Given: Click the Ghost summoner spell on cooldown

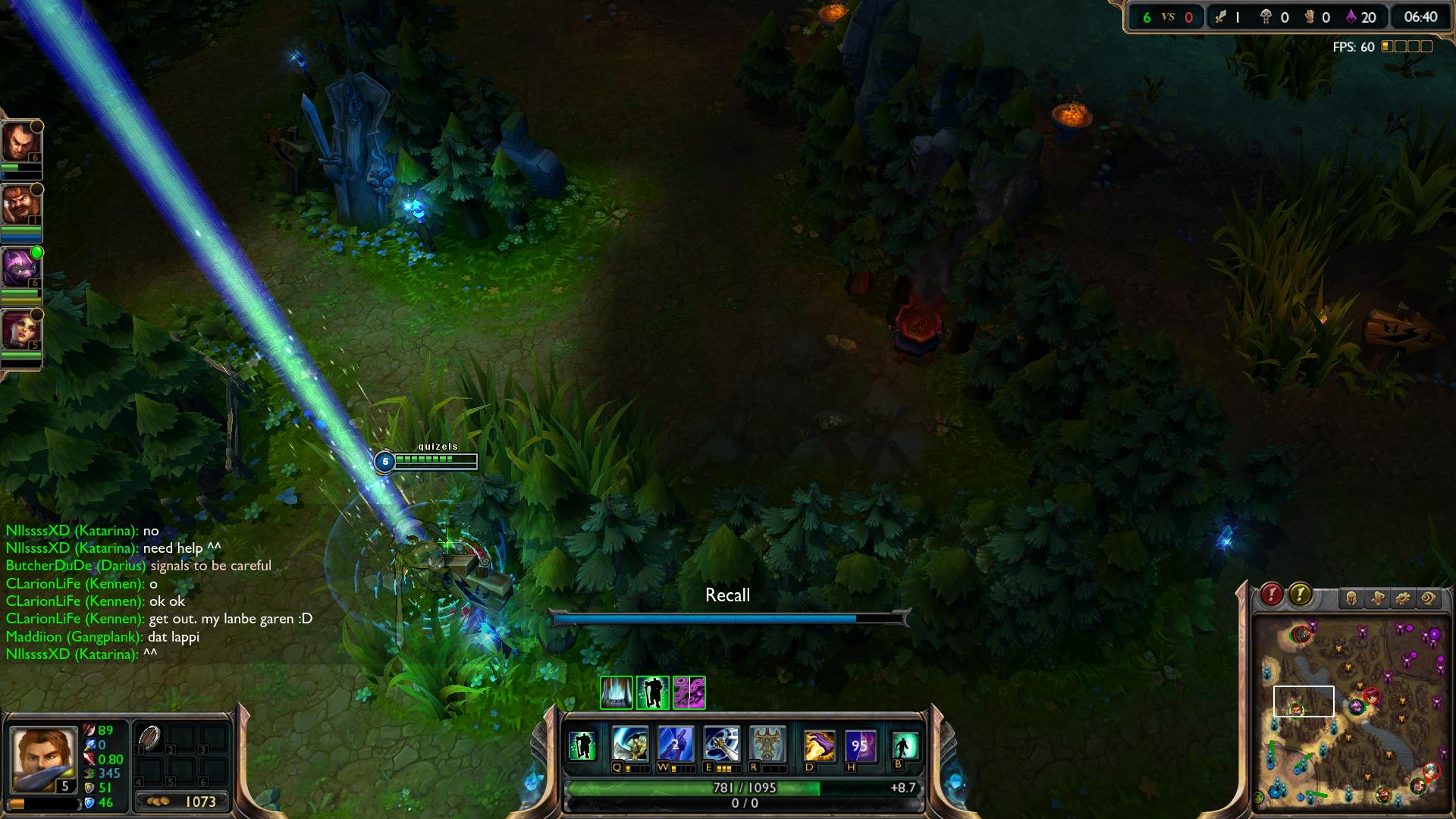Looking at the screenshot, I should tap(860, 746).
